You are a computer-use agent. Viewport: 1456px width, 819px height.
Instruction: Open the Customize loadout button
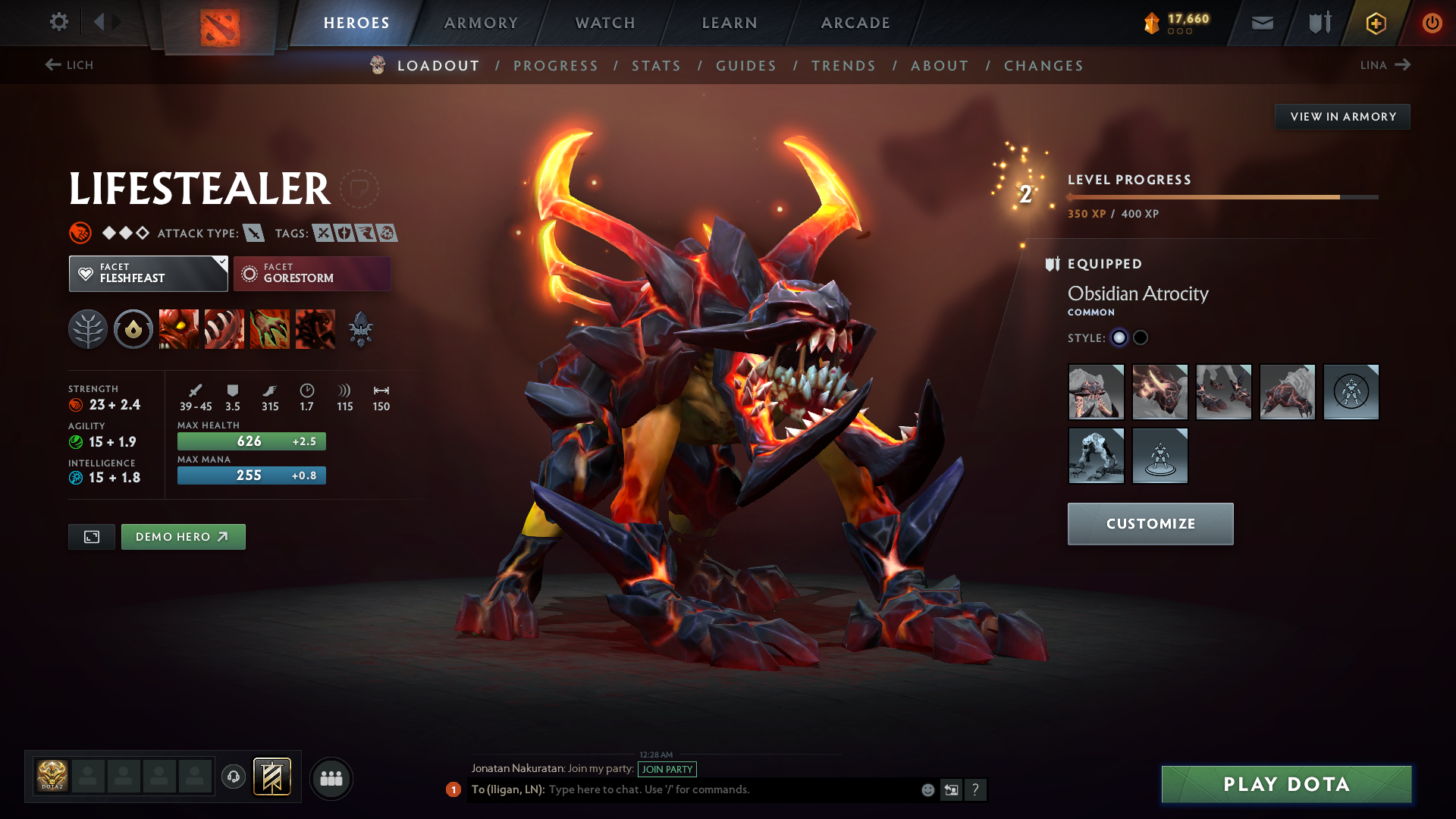tap(1150, 524)
